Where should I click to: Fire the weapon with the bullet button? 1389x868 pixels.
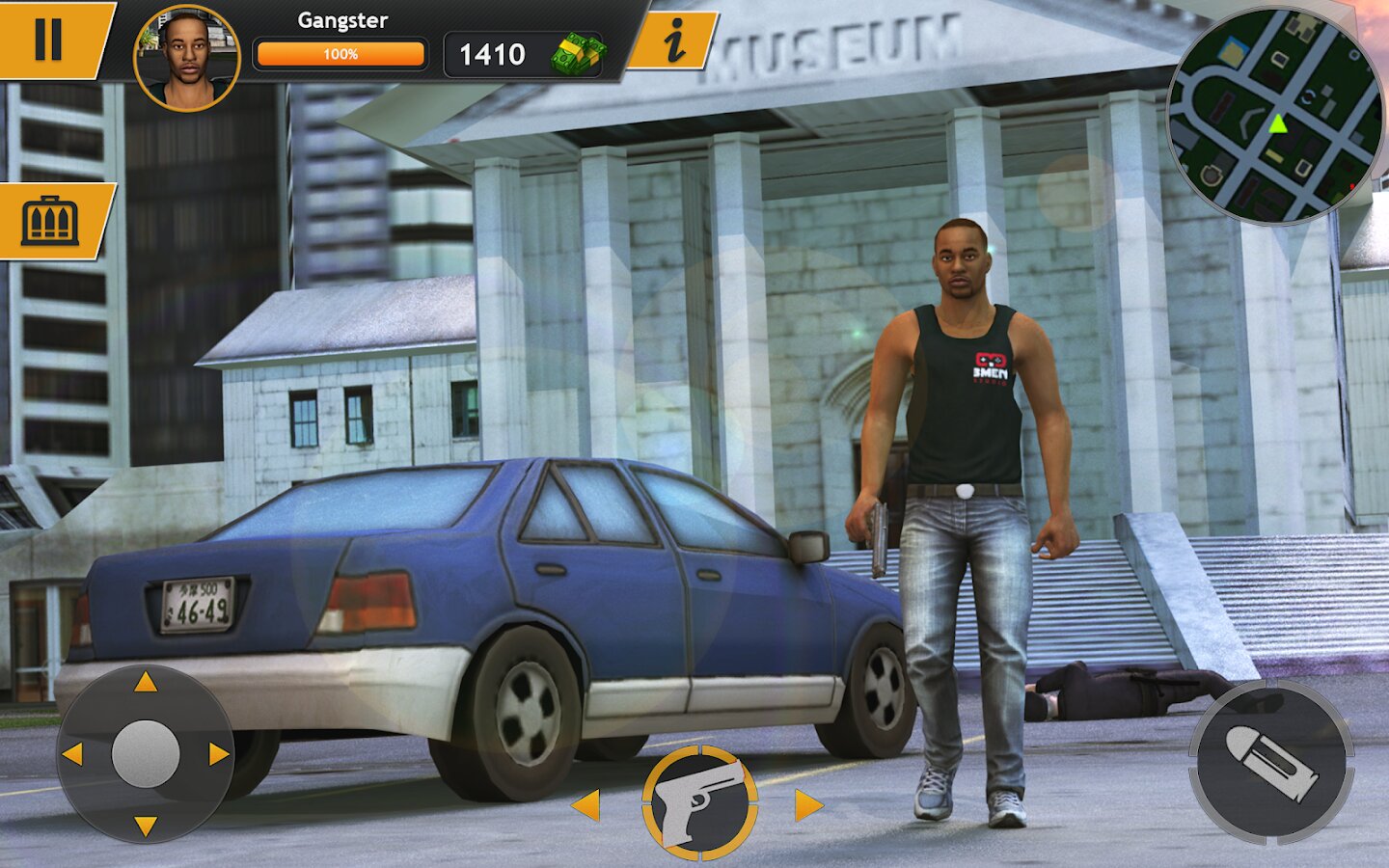pyautogui.click(x=1269, y=762)
